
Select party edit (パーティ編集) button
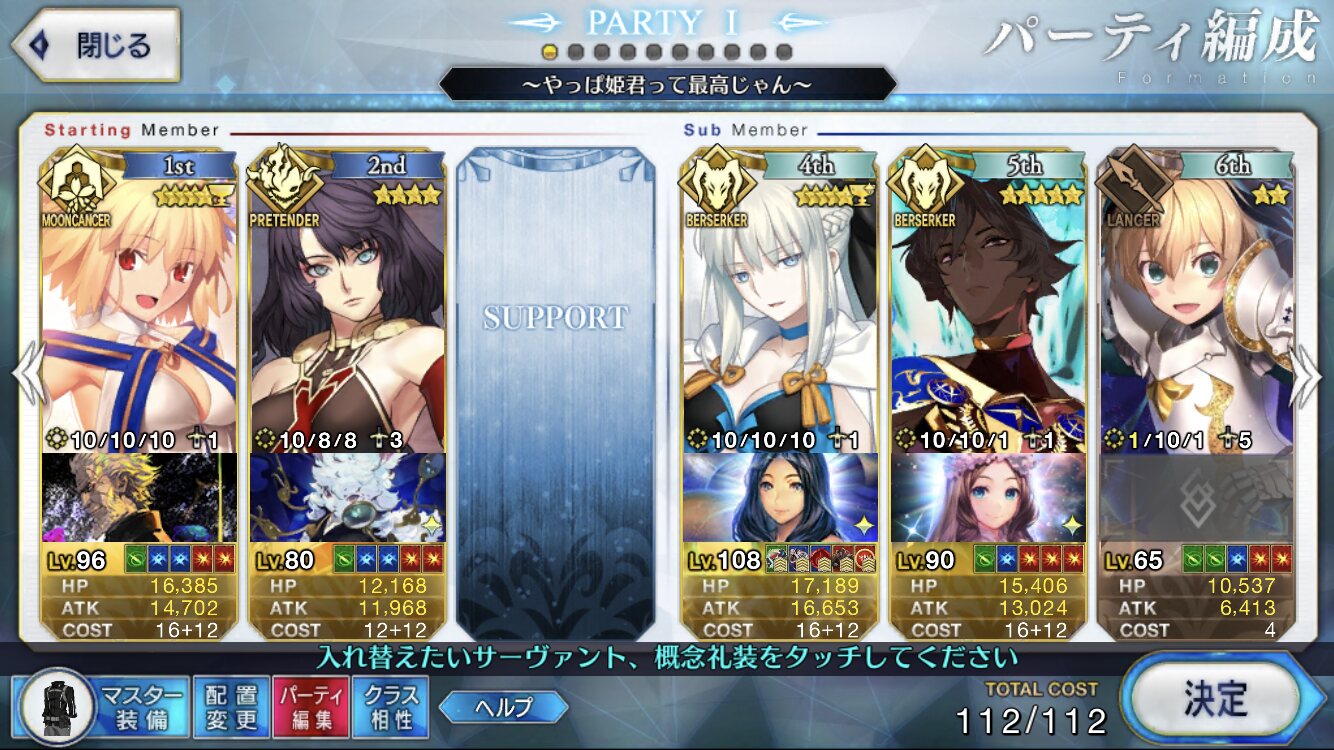pos(310,707)
